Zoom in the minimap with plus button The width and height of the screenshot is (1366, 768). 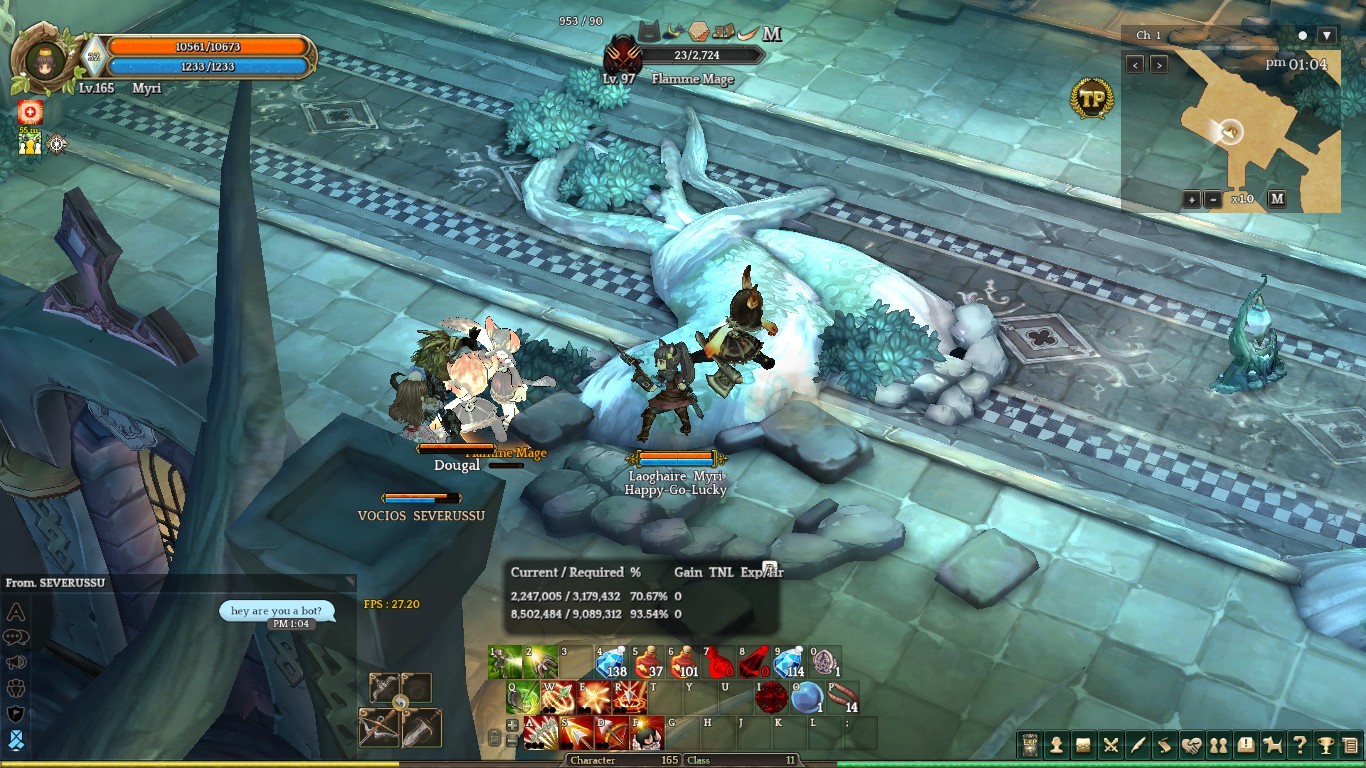point(1192,199)
